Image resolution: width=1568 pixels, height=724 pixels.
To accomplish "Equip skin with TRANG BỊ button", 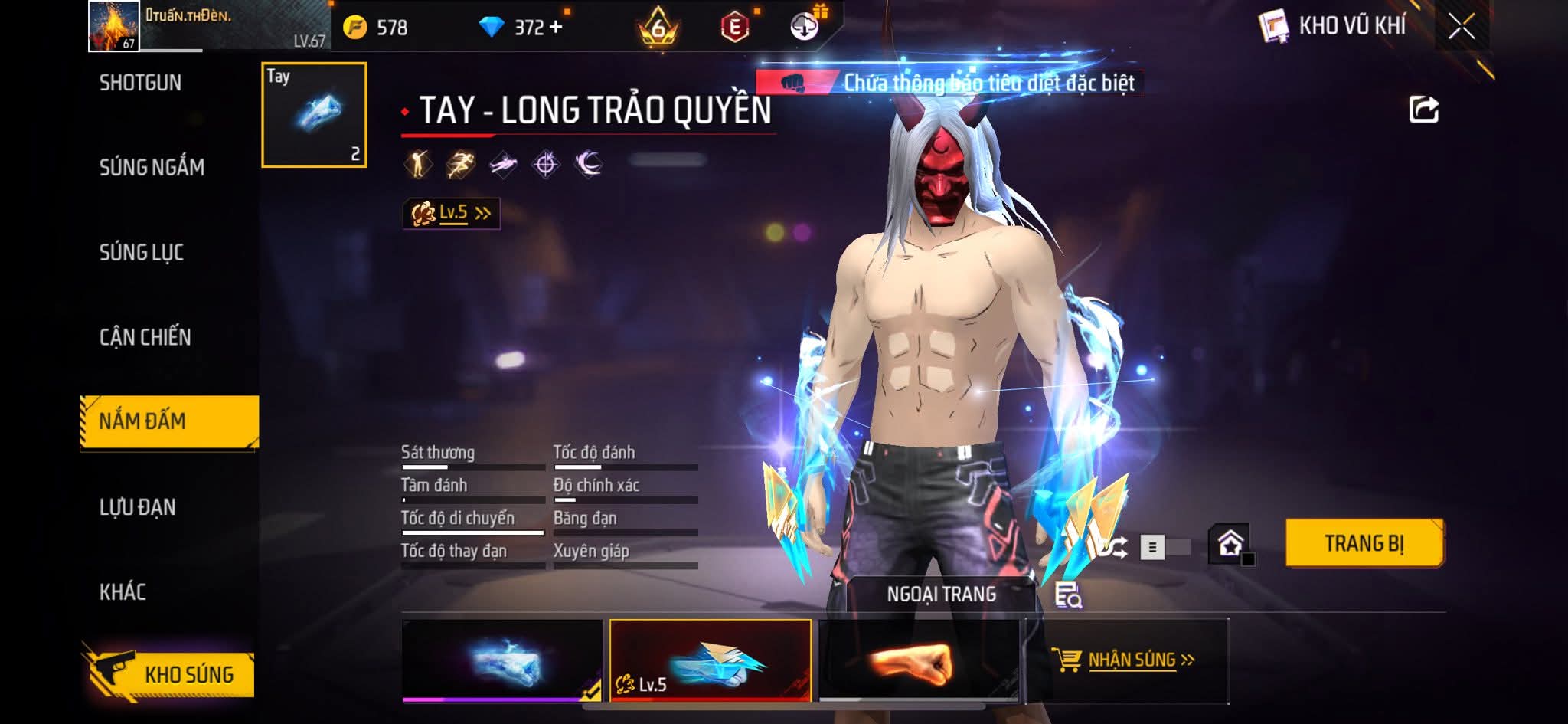I will pos(1364,543).
